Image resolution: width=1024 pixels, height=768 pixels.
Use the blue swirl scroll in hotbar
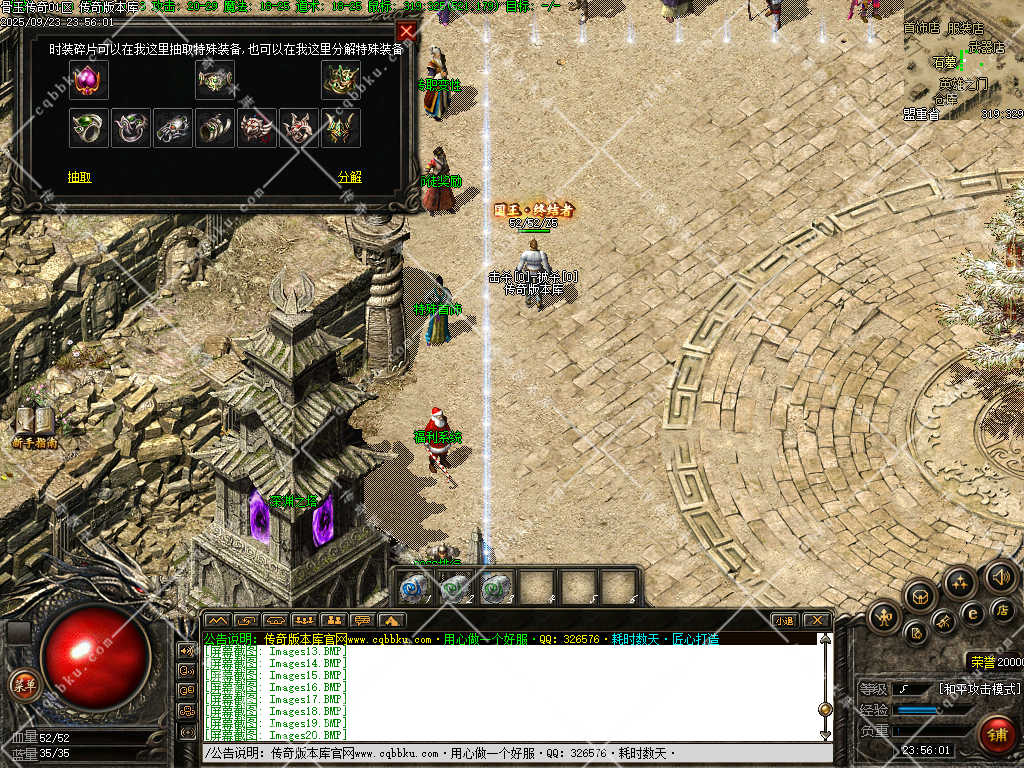414,587
